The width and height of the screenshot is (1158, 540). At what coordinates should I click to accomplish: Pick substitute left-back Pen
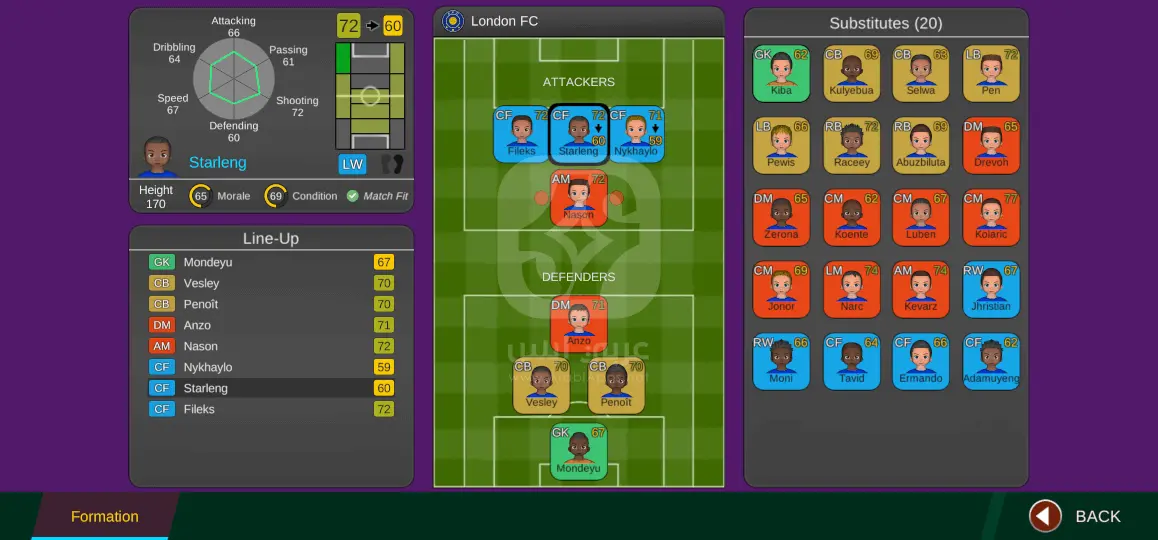click(991, 73)
